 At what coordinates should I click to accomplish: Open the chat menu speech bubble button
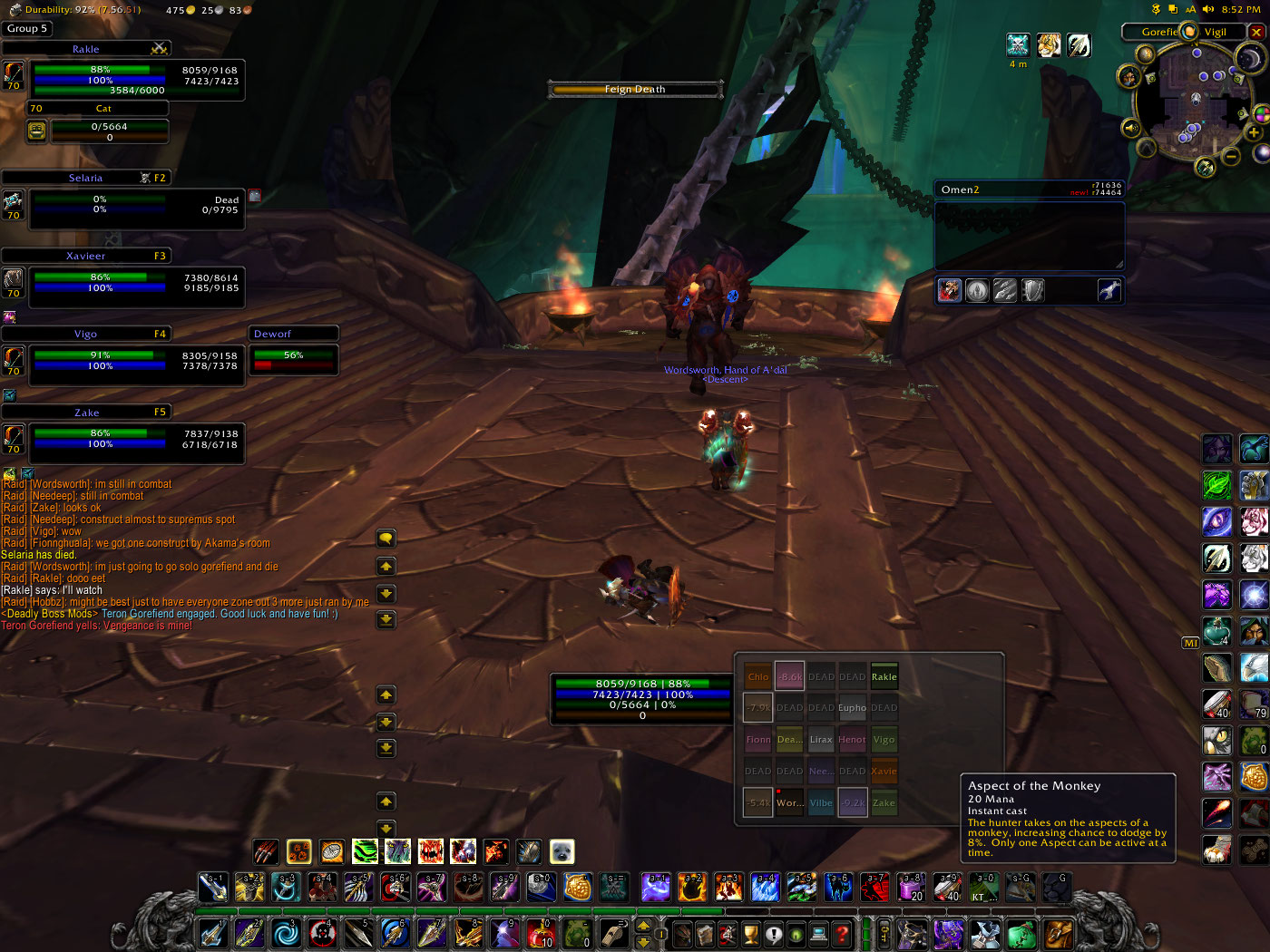(386, 539)
